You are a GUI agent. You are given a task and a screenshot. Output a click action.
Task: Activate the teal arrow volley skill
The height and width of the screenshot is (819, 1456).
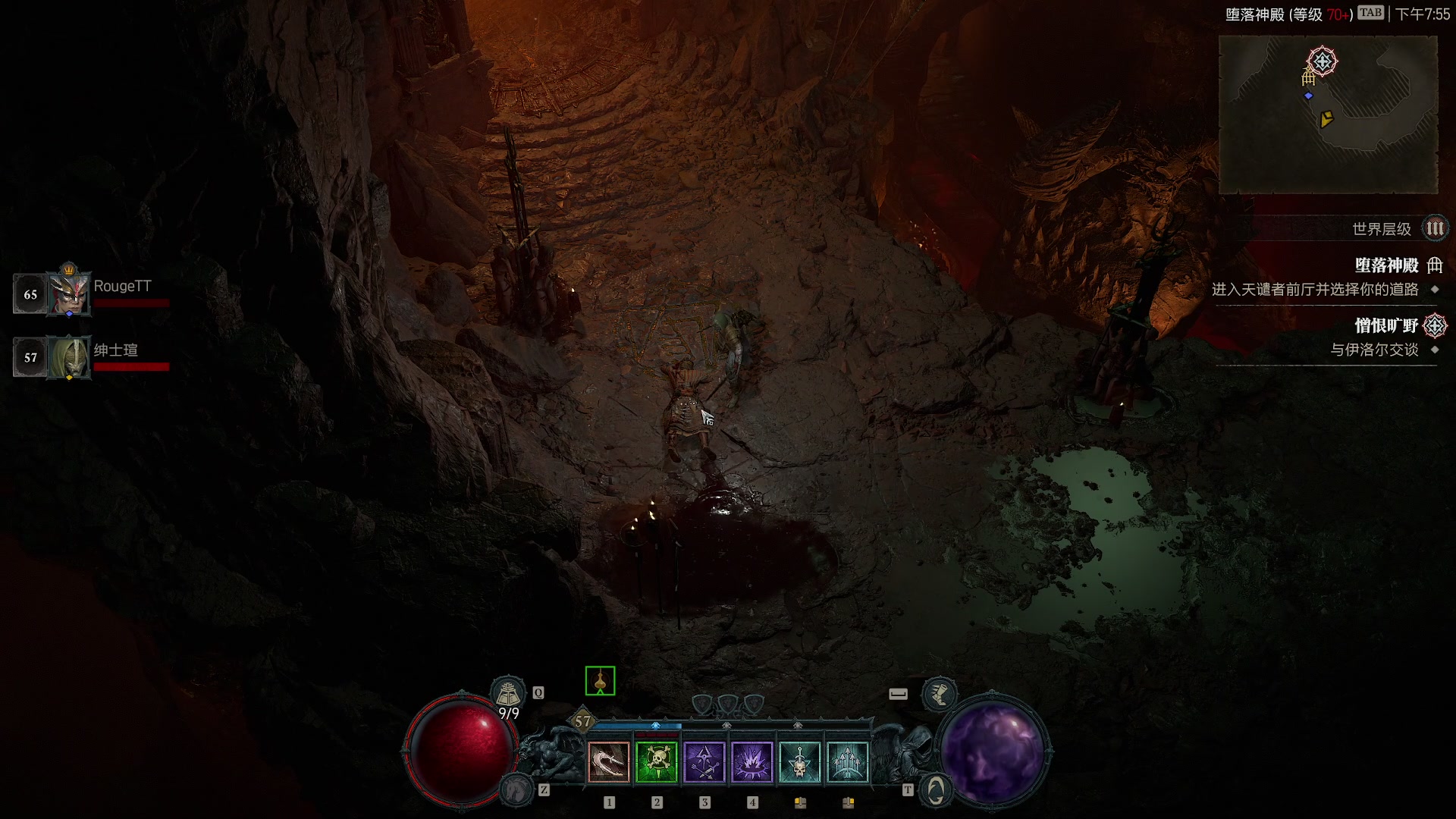[x=848, y=762]
